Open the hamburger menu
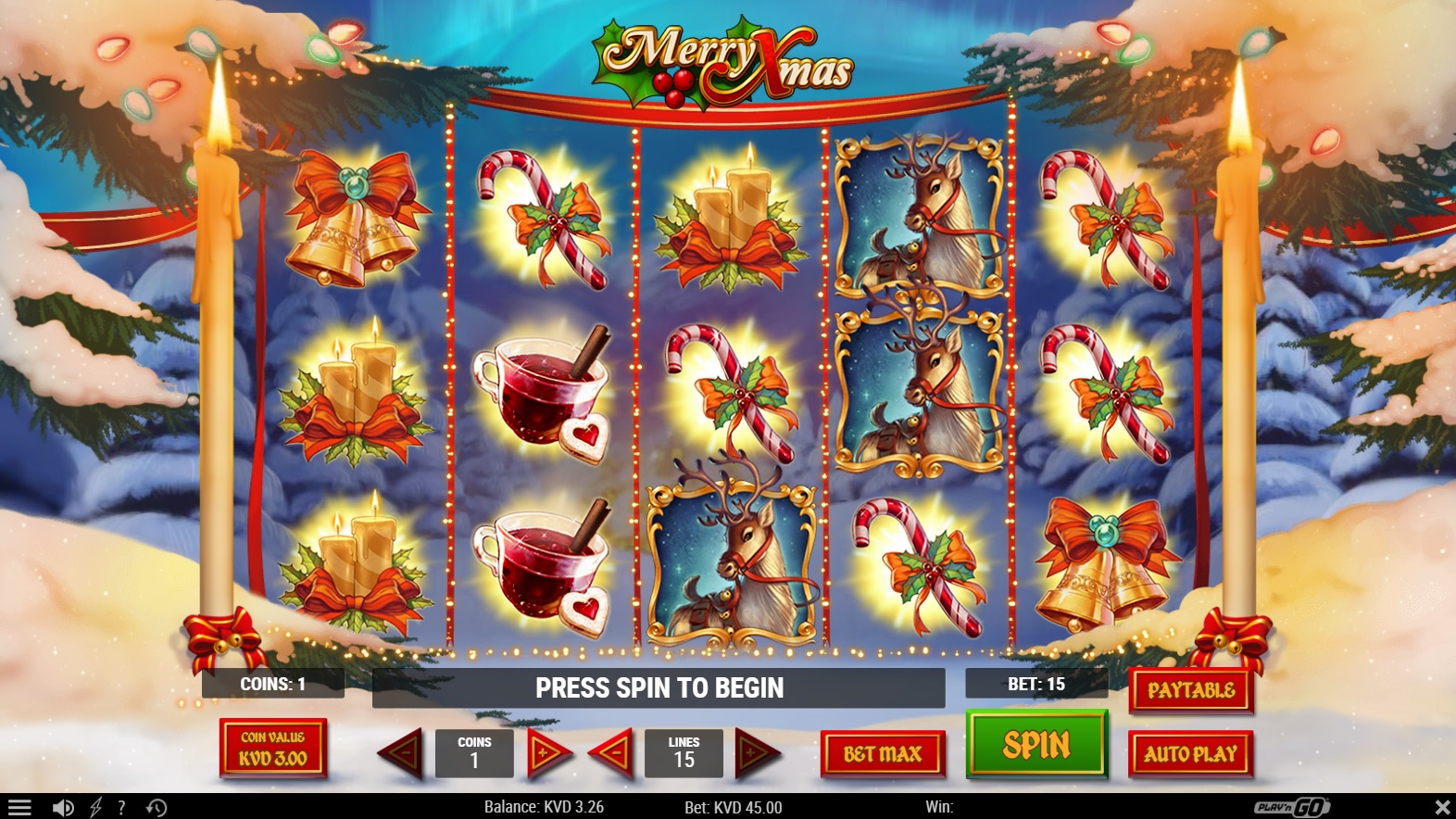This screenshot has height=819, width=1456. [x=19, y=808]
